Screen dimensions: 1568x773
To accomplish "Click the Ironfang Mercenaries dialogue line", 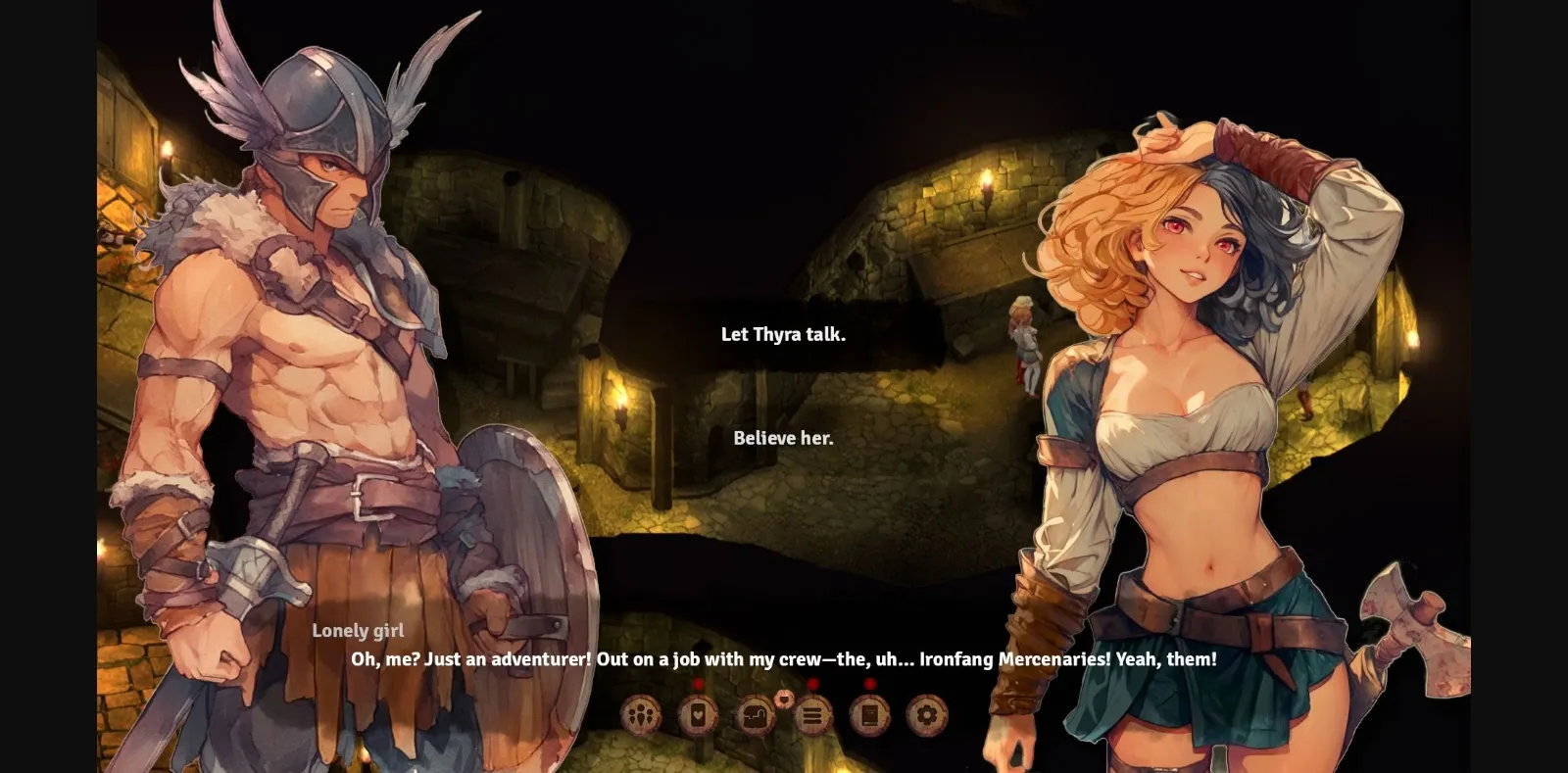I will click(784, 660).
